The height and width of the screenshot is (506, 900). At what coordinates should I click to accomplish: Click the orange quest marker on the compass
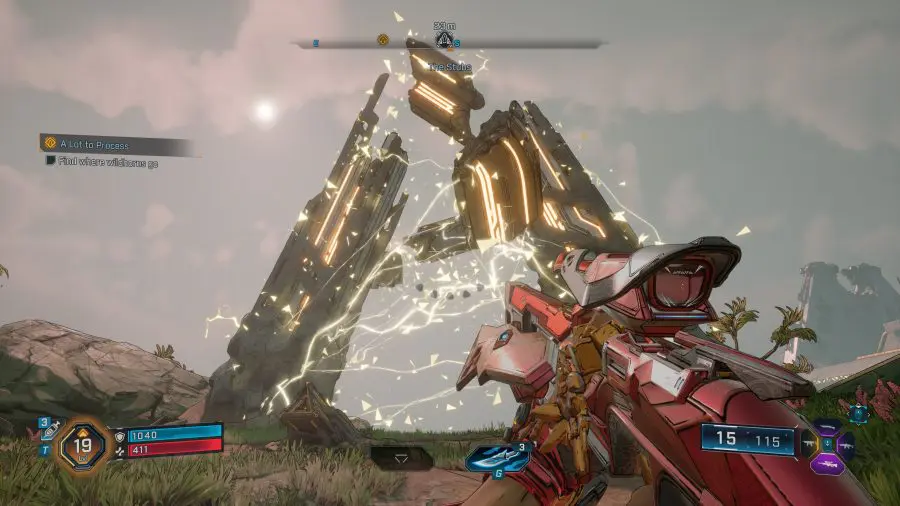(x=382, y=41)
